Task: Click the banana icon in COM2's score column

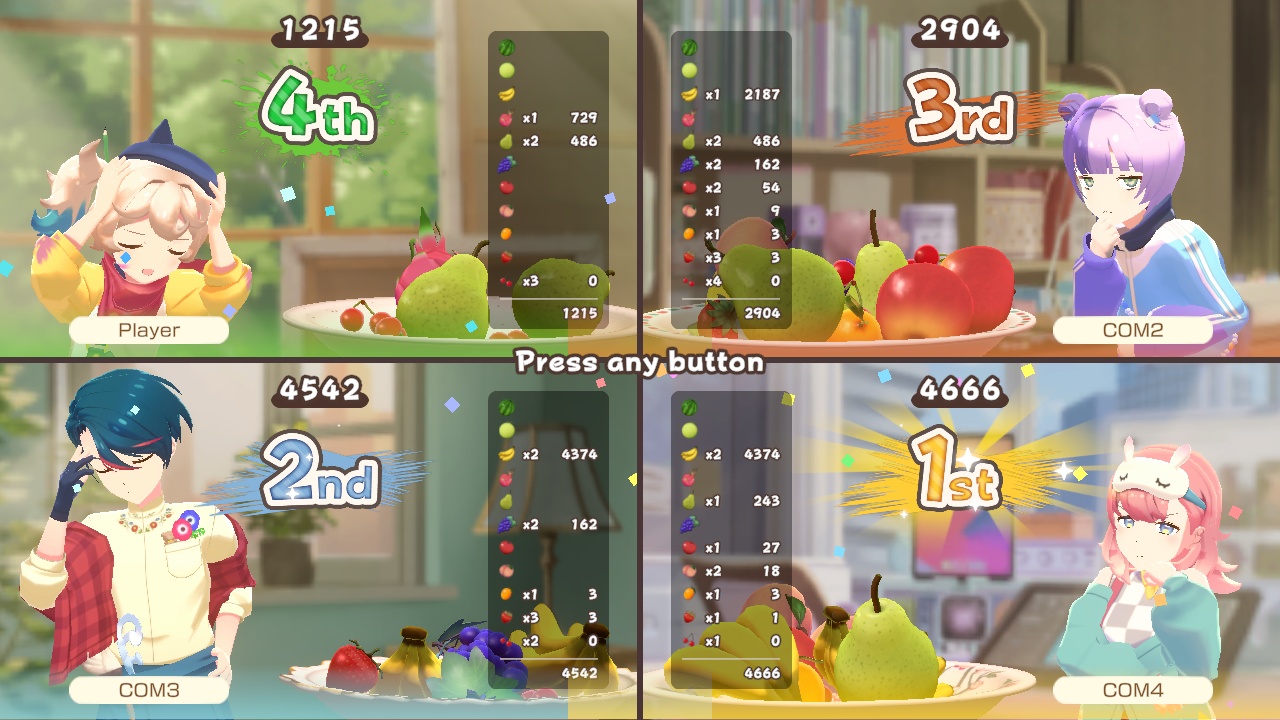Action: tap(687, 94)
